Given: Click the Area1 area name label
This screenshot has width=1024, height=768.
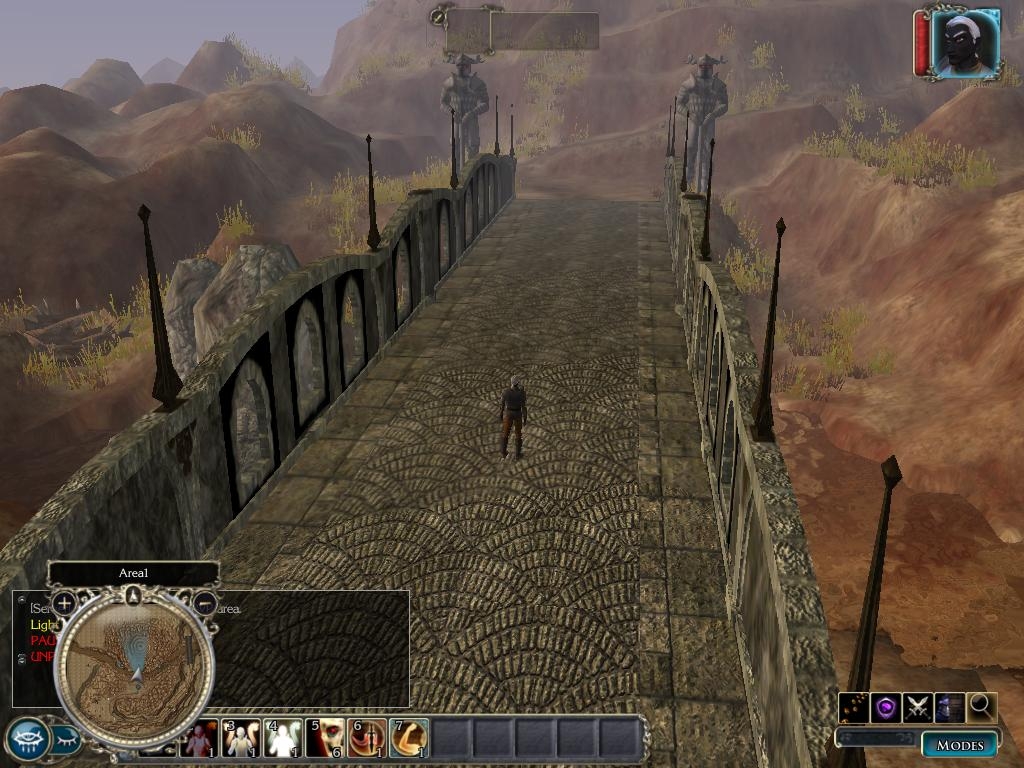Looking at the screenshot, I should tap(133, 573).
